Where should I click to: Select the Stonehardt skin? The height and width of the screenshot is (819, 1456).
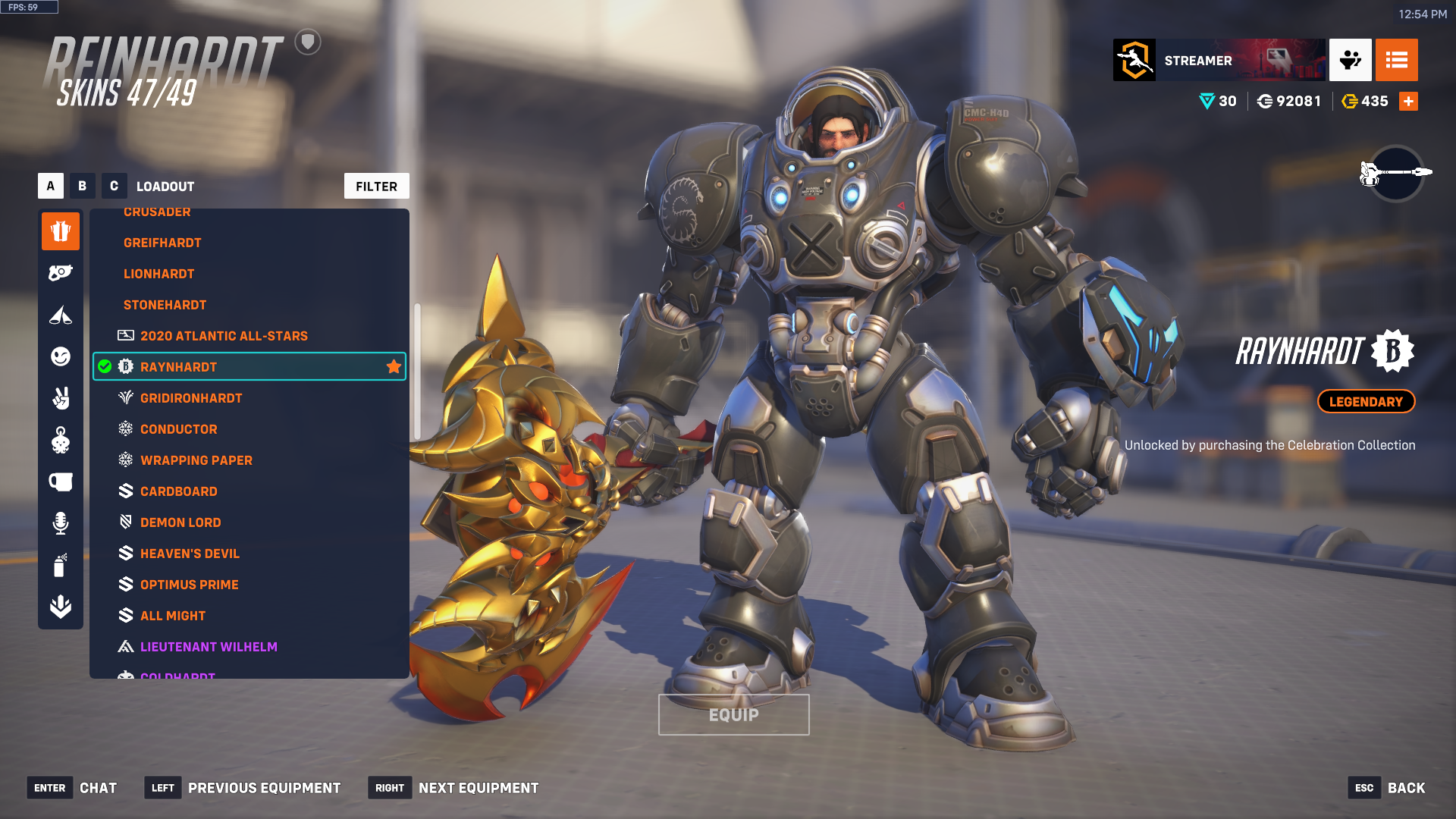pyautogui.click(x=165, y=305)
